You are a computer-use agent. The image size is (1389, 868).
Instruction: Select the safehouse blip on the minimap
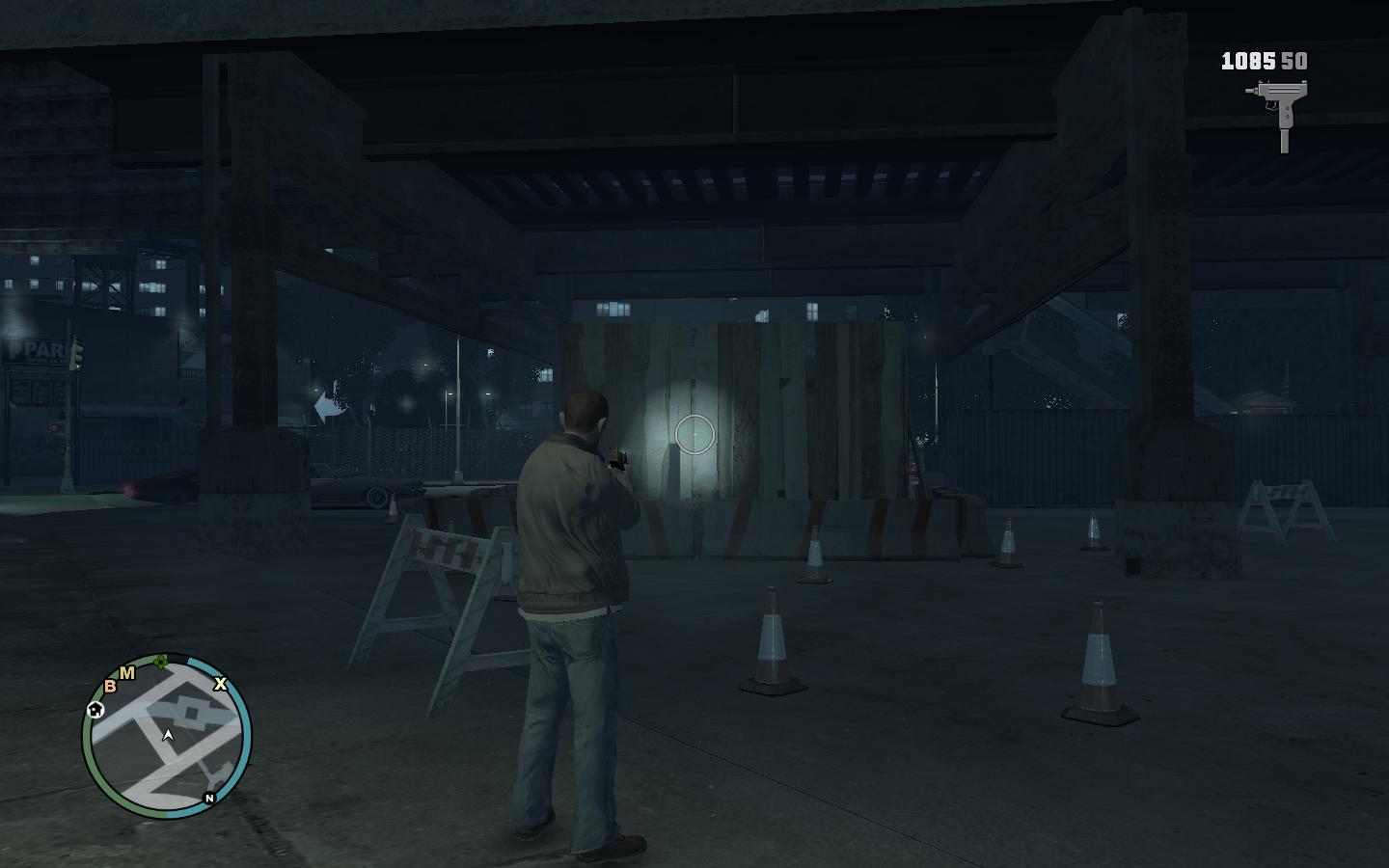click(x=95, y=711)
